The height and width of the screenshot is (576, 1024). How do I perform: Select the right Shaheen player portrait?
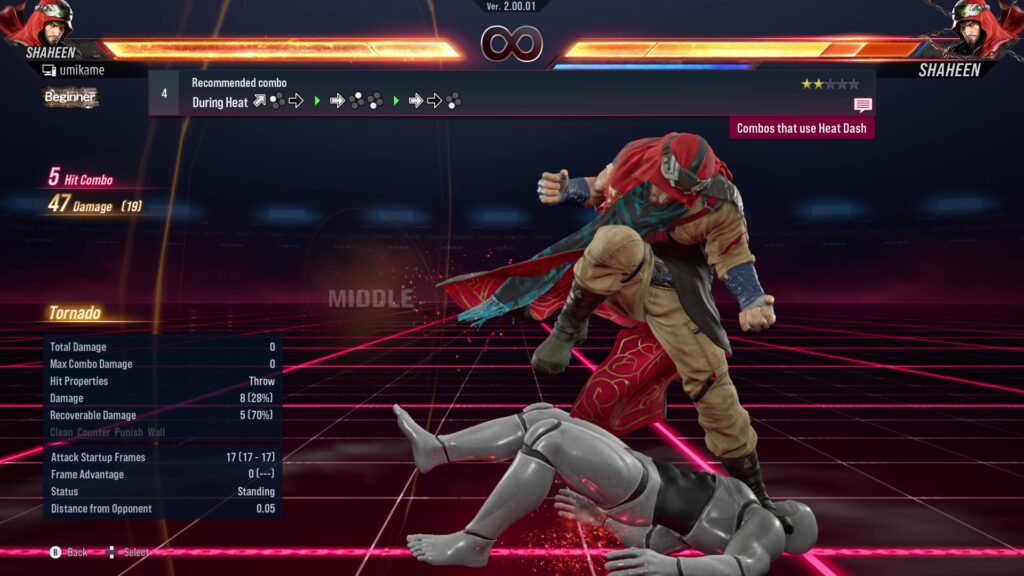pos(983,22)
